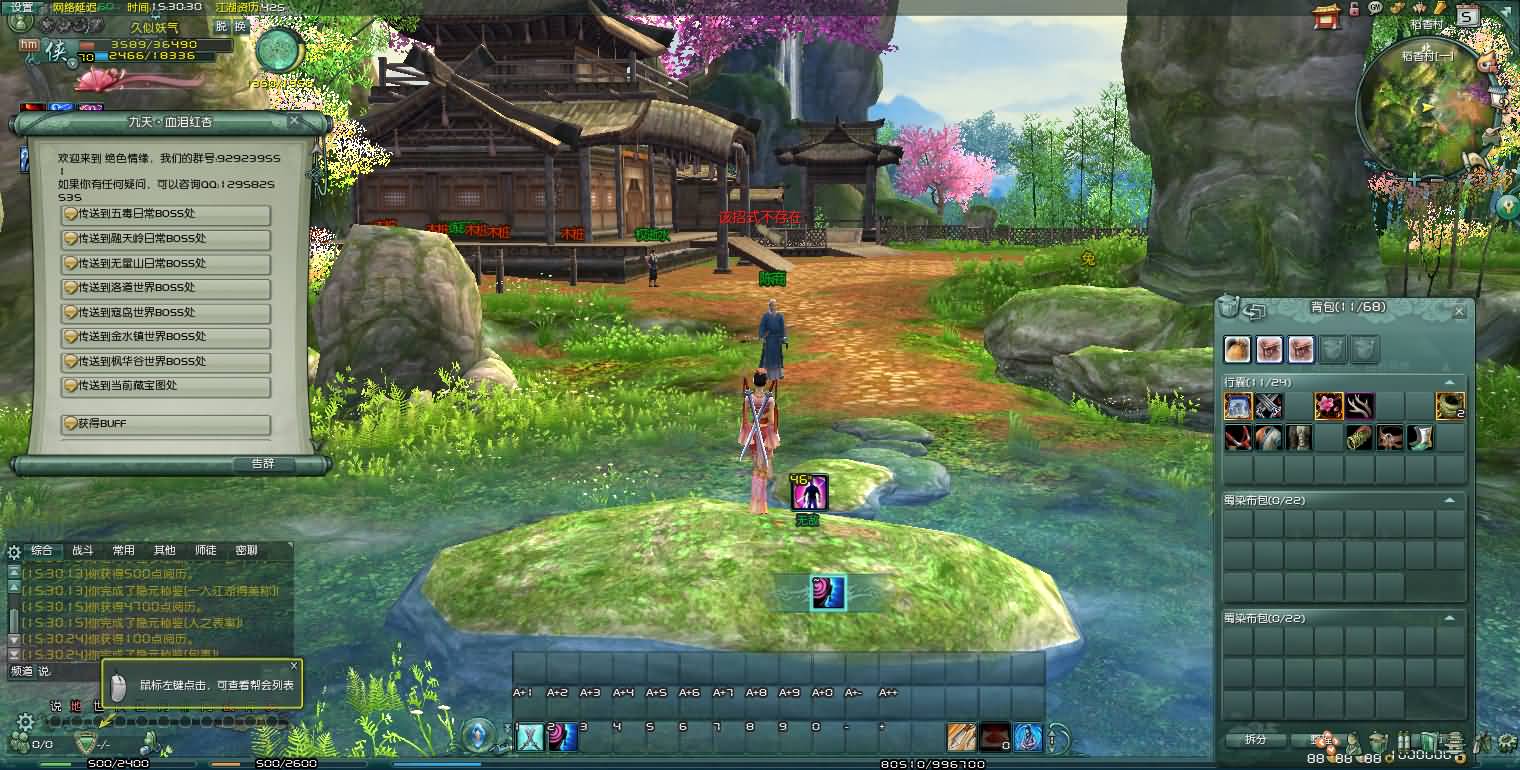Activate the dual swords skill in slot 1
The image size is (1520, 770).
pos(529,737)
